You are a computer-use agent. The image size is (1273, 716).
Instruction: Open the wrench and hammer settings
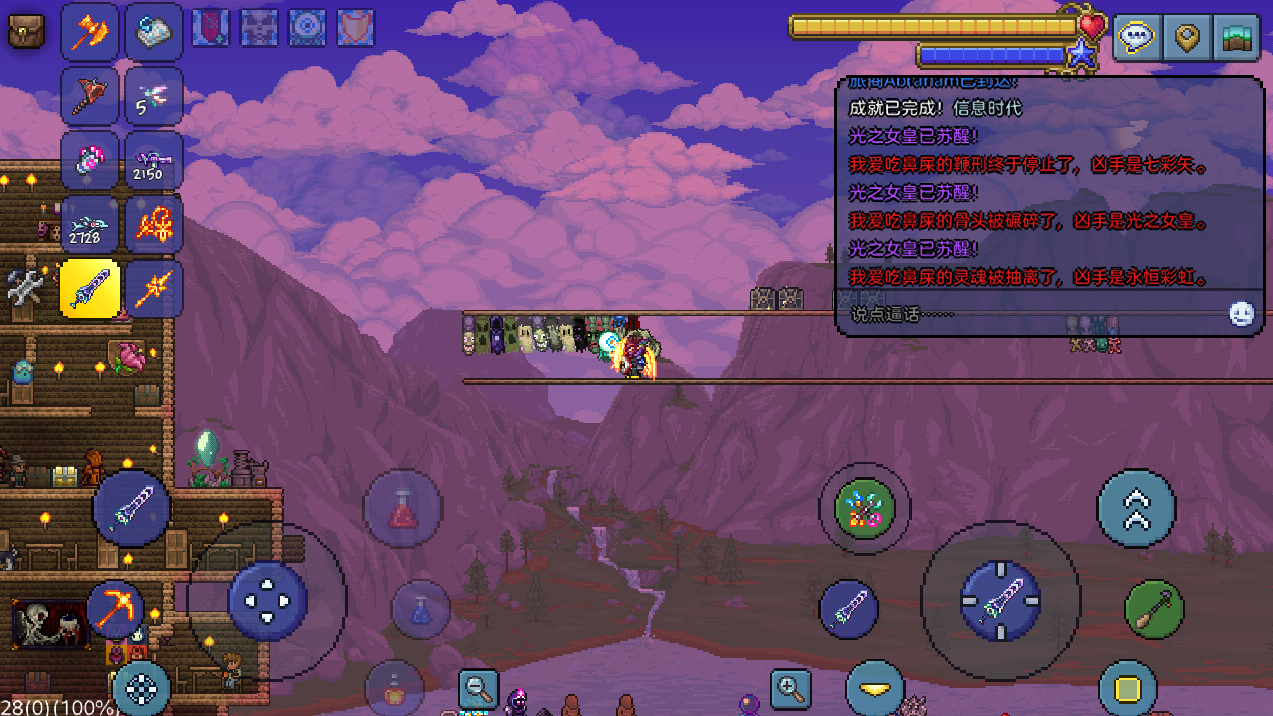pyautogui.click(x=24, y=288)
